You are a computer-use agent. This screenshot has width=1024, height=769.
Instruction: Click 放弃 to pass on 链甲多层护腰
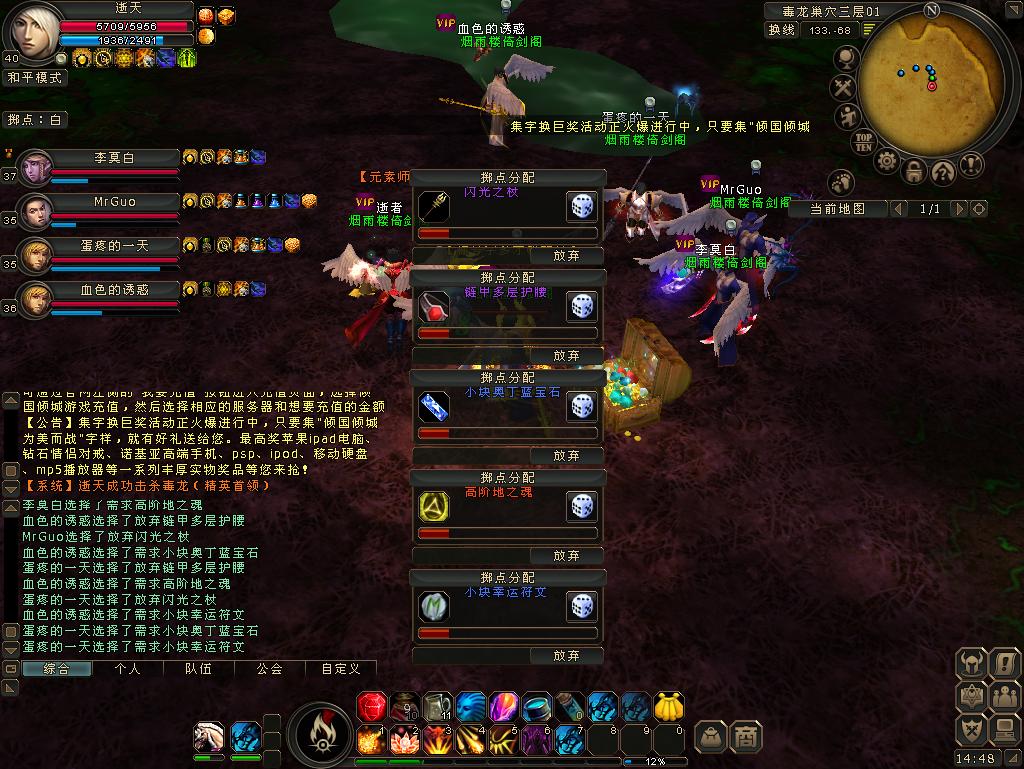pos(566,355)
